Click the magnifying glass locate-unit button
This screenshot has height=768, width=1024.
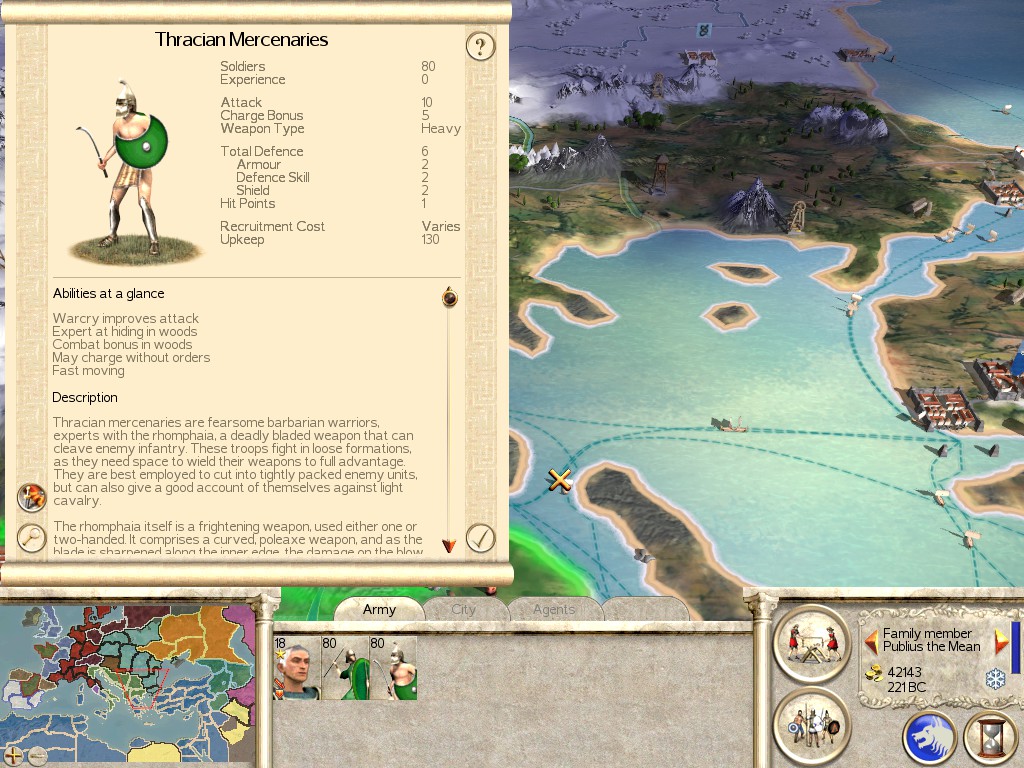[x=32, y=538]
